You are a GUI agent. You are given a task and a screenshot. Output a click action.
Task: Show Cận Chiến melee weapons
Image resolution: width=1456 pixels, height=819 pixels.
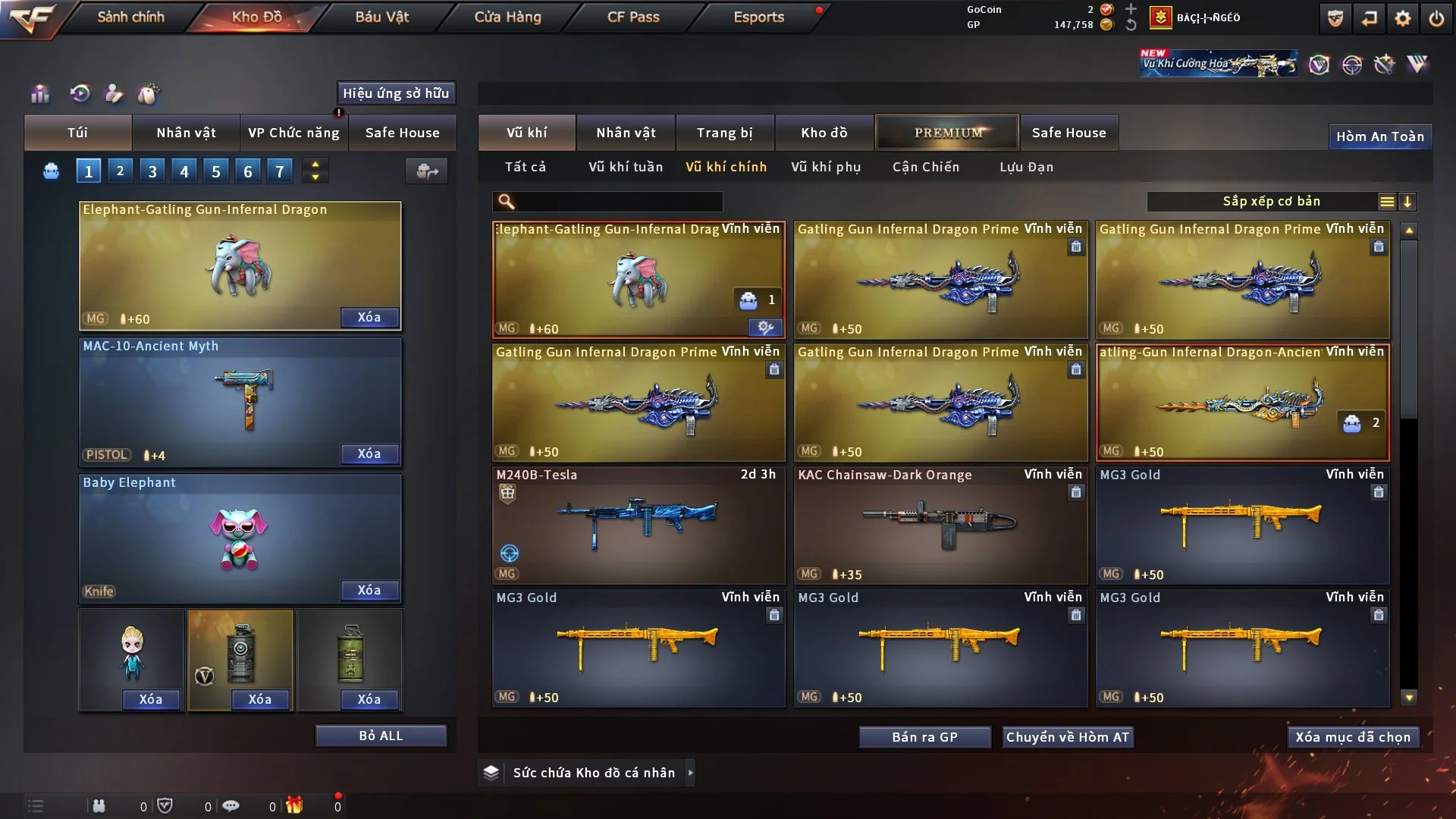coord(926,167)
